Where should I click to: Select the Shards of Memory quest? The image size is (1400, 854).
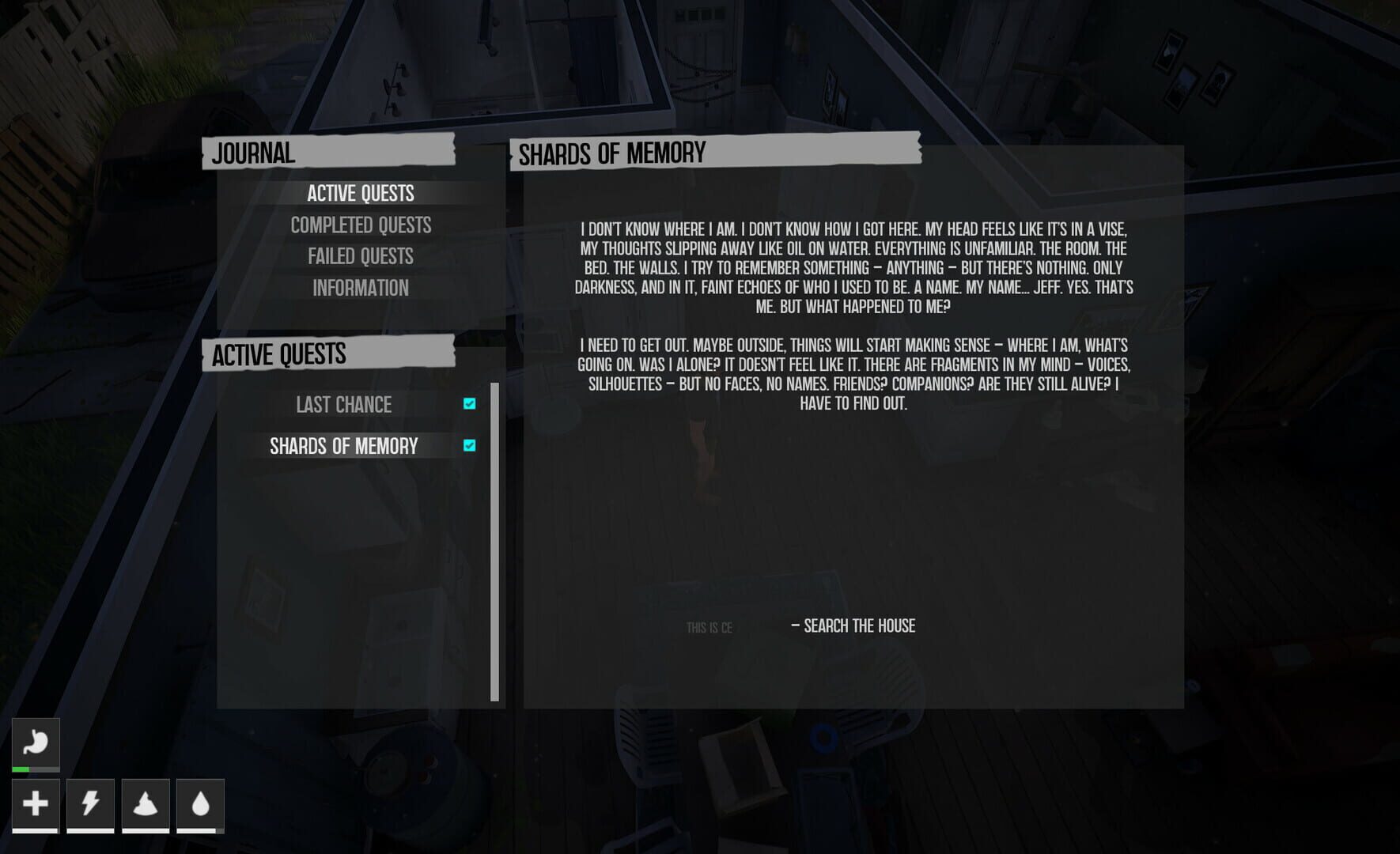coord(345,446)
